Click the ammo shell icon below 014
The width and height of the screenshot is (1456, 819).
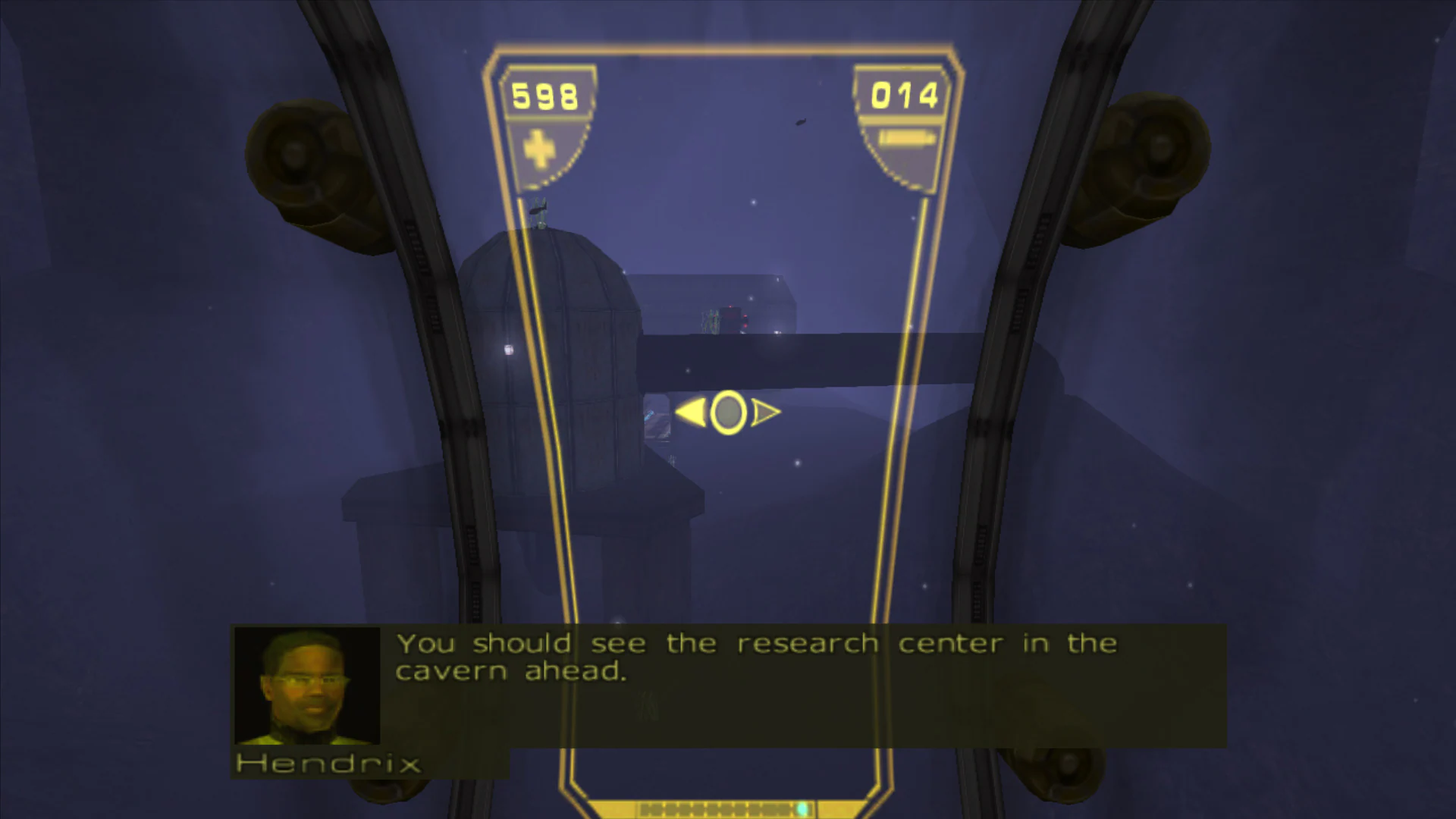(906, 136)
